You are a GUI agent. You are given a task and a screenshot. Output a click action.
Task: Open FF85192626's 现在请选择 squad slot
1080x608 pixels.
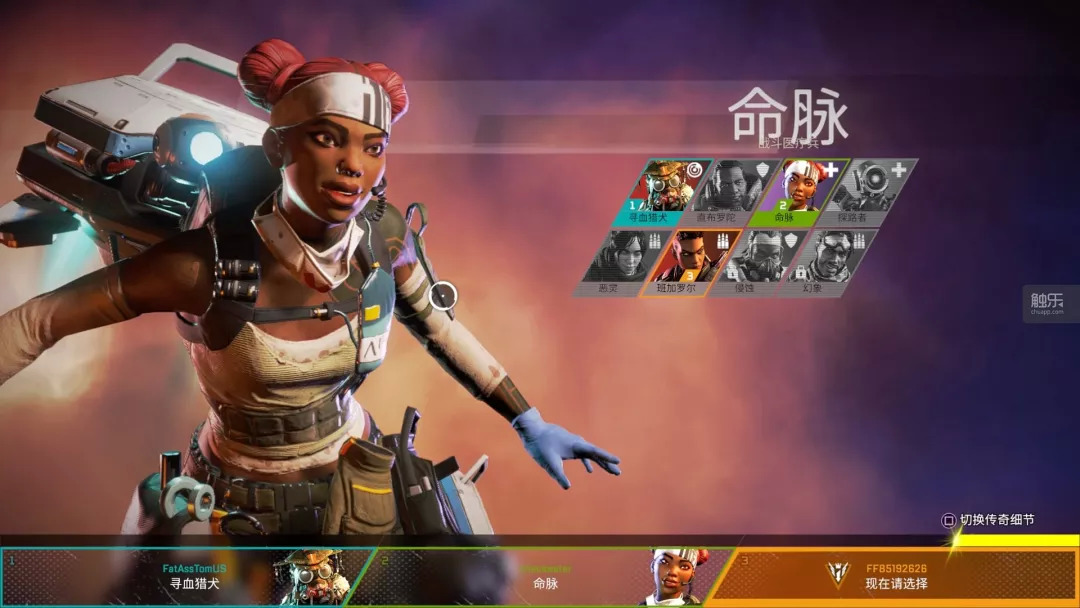[895, 576]
